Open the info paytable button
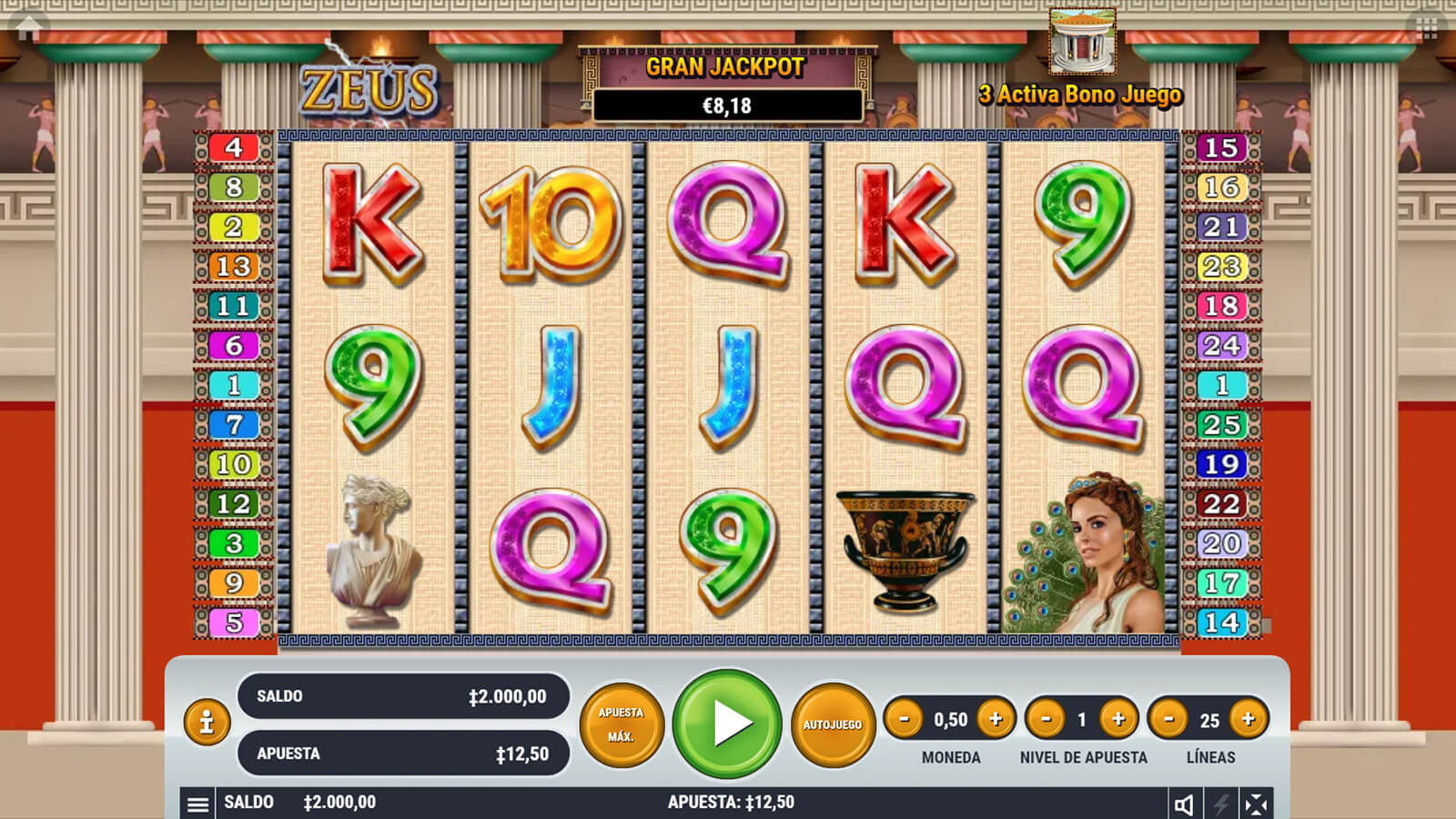 pos(207,723)
